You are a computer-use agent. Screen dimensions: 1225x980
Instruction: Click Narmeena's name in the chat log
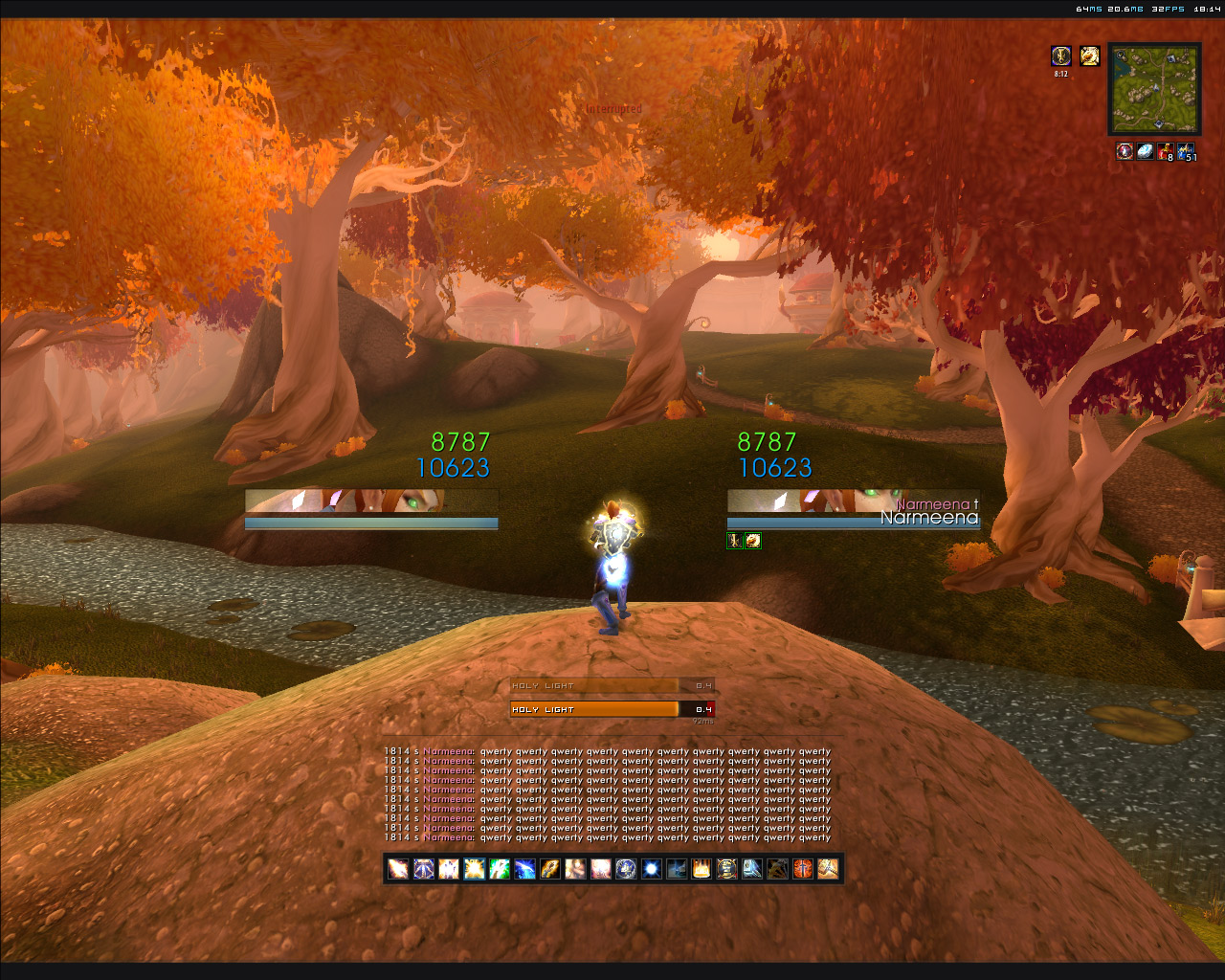pos(448,751)
